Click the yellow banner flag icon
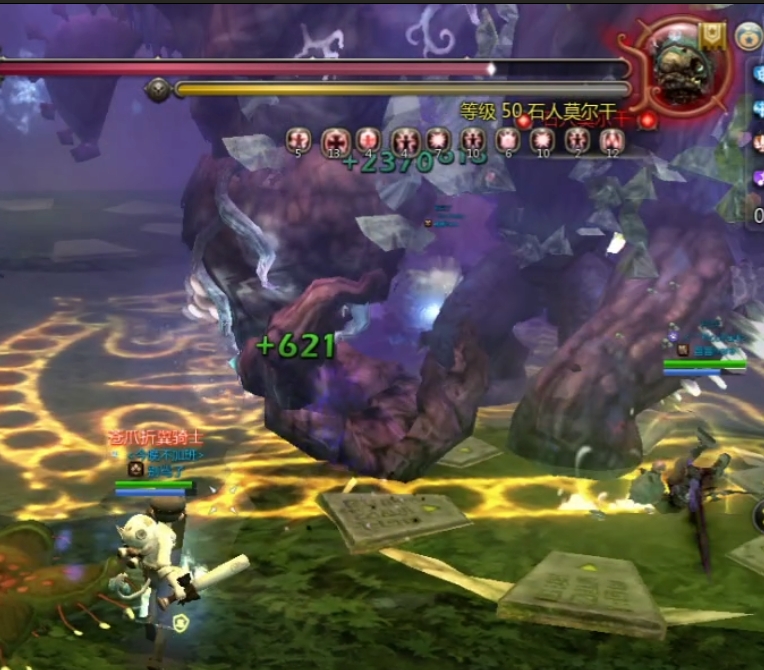Screen dimensions: 764x670 713,36
